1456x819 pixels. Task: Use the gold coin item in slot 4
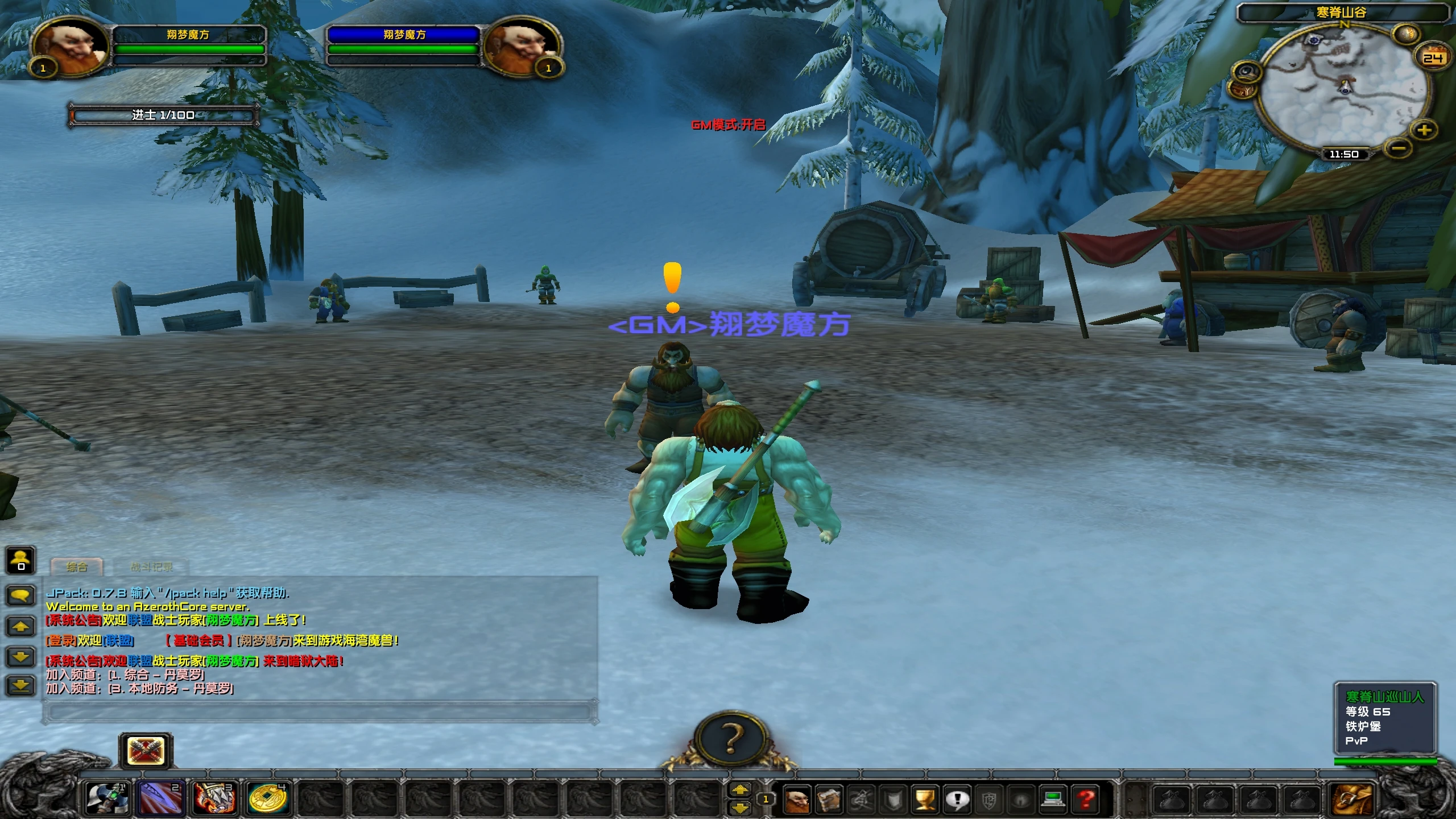[x=268, y=798]
